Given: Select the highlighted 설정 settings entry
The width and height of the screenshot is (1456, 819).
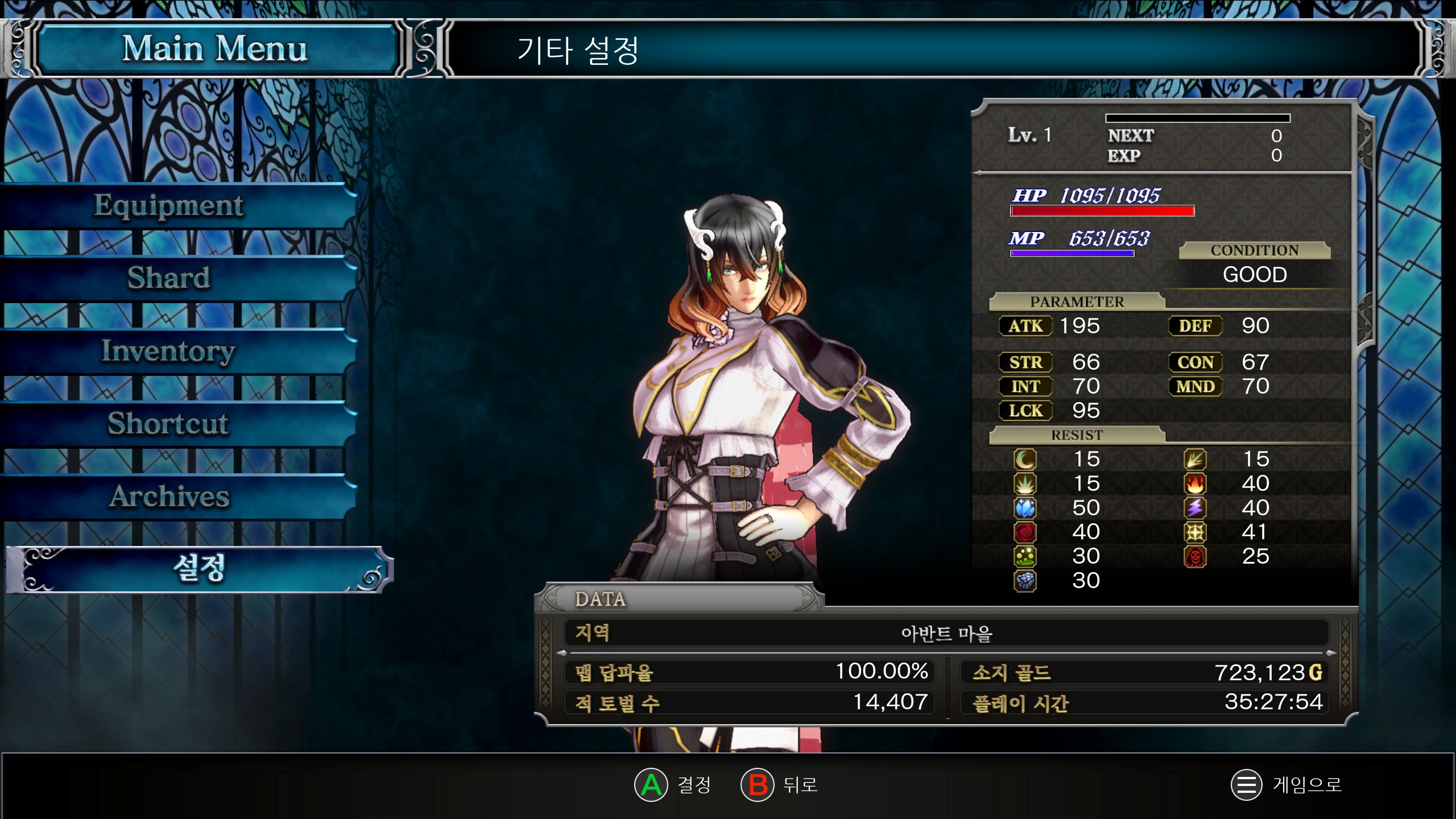Looking at the screenshot, I should point(199,569).
